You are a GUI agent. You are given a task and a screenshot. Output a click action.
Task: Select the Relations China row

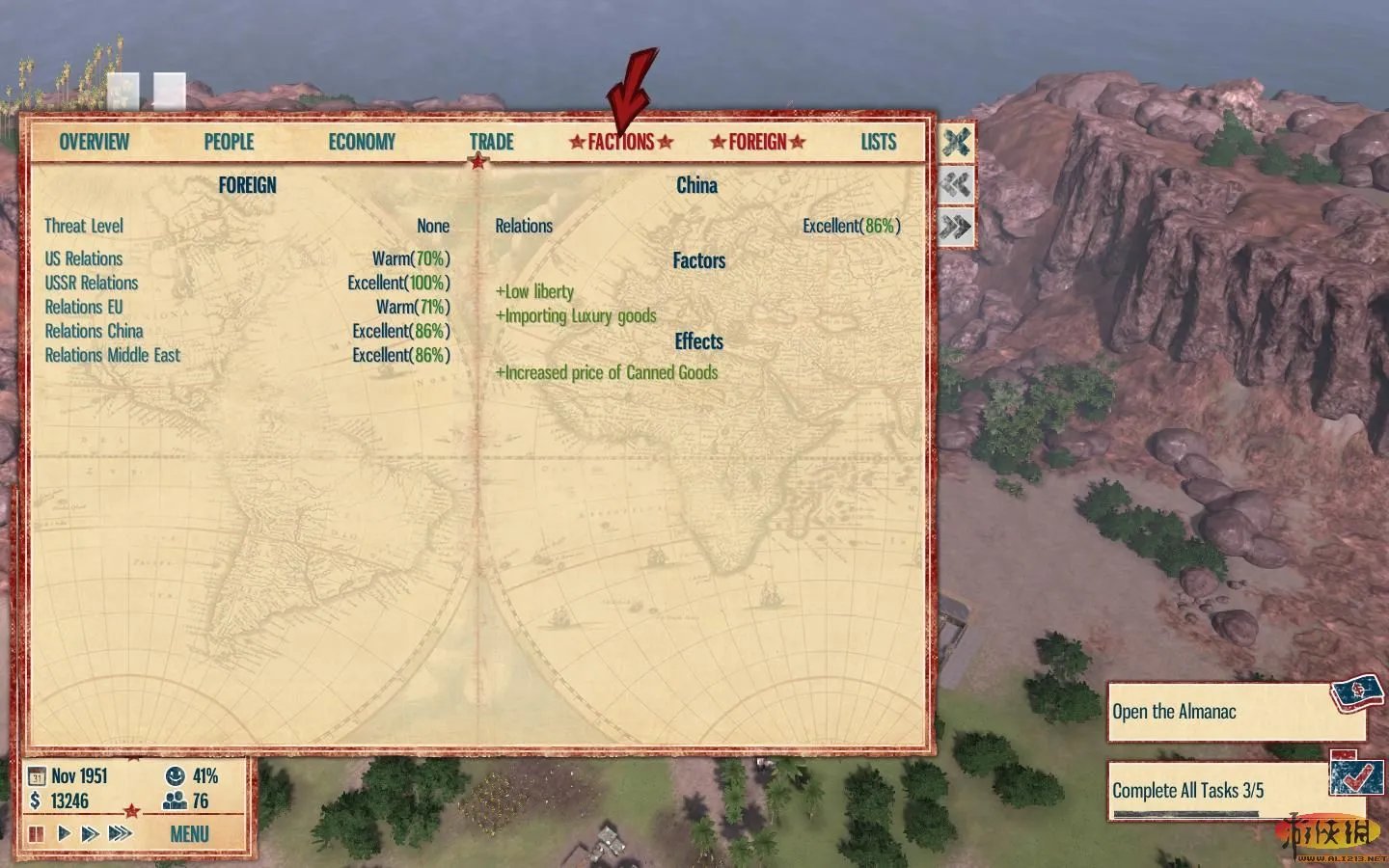tap(94, 331)
